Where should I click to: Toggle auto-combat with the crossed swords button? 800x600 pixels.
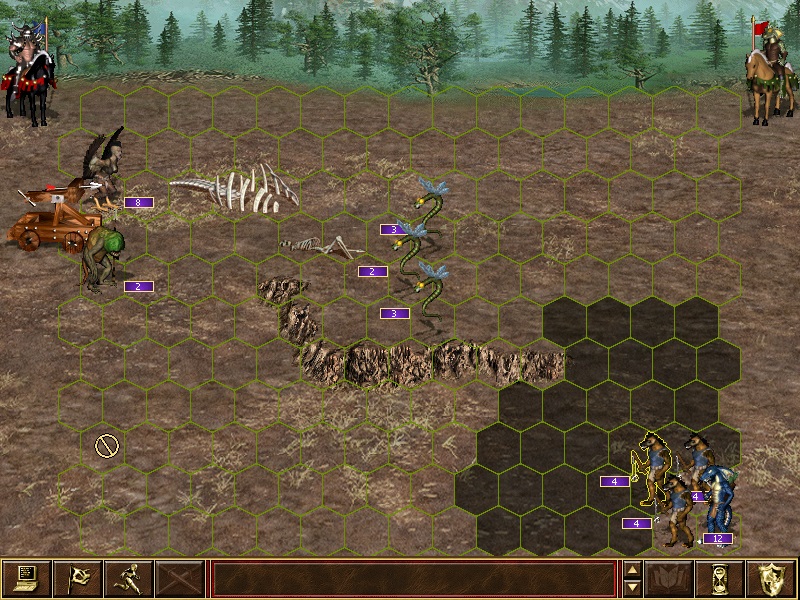point(179,579)
